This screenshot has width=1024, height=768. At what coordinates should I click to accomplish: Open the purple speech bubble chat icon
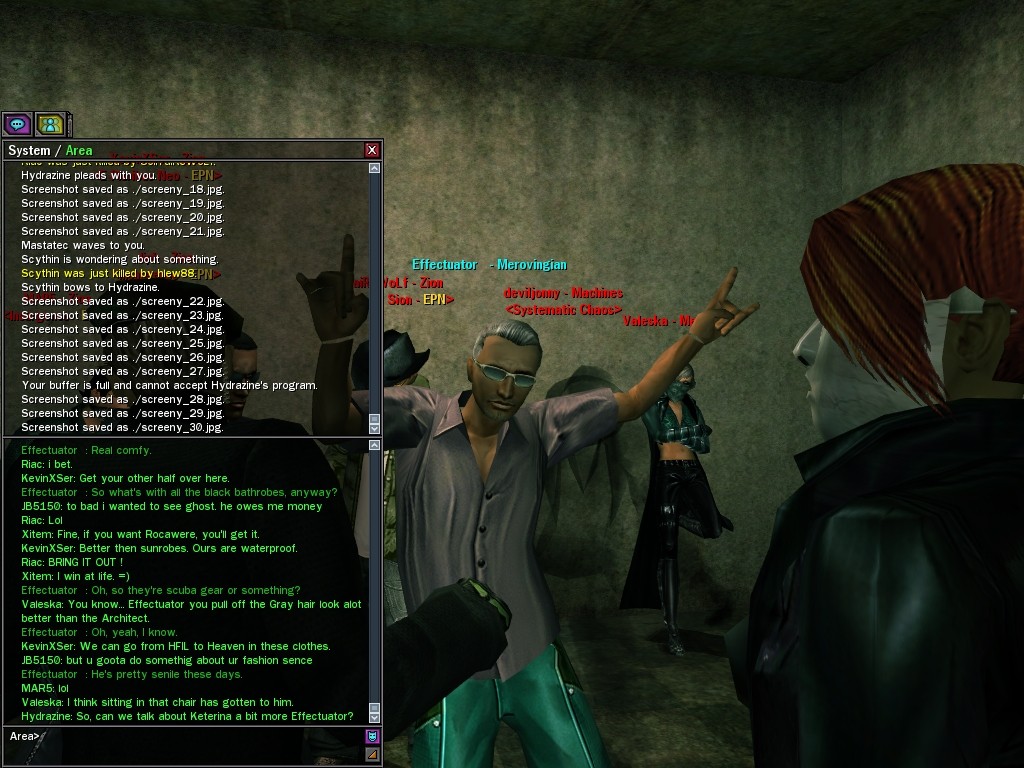coord(17,124)
